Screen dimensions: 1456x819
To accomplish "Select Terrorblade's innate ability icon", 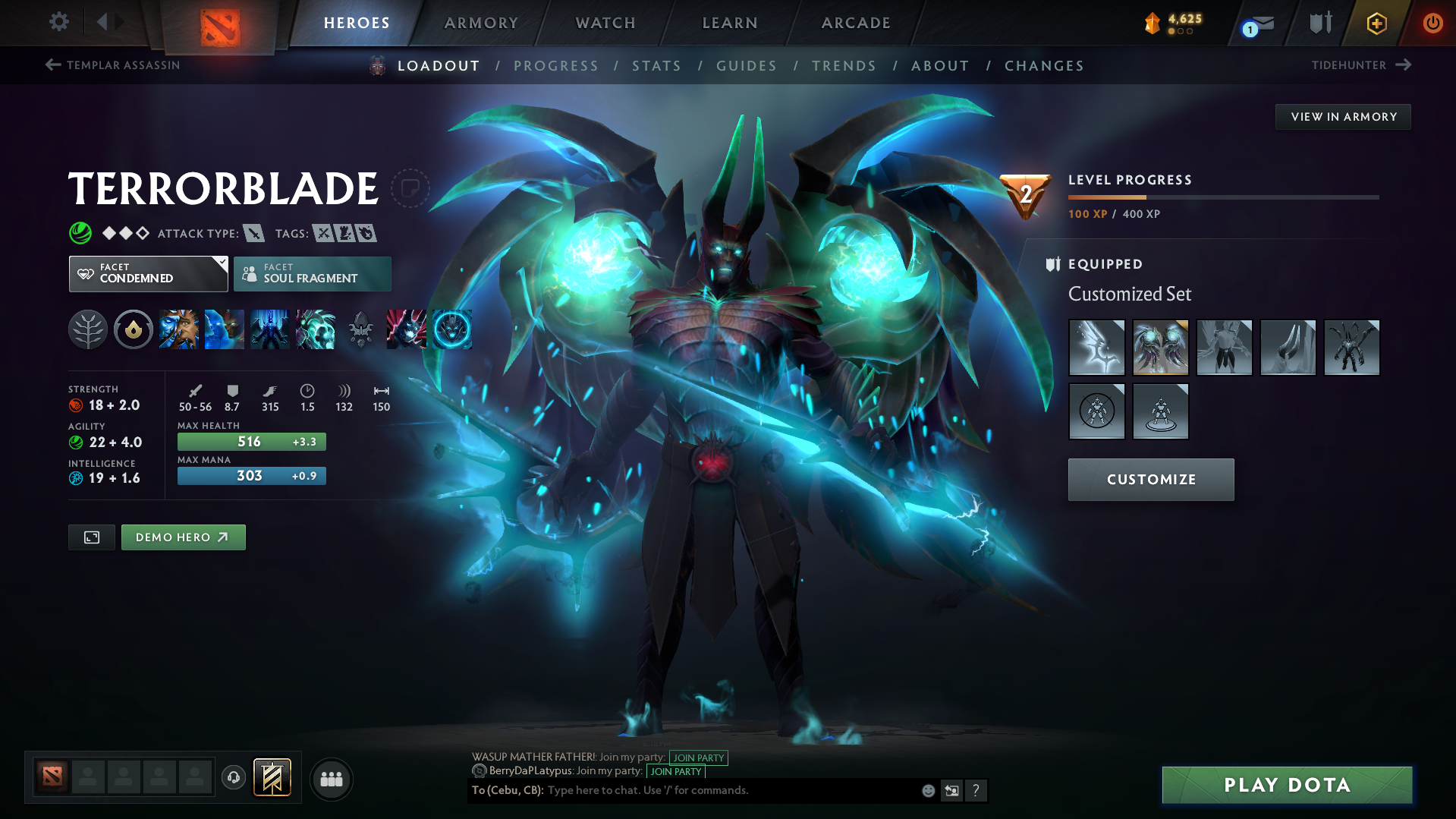I will pyautogui.click(x=134, y=329).
